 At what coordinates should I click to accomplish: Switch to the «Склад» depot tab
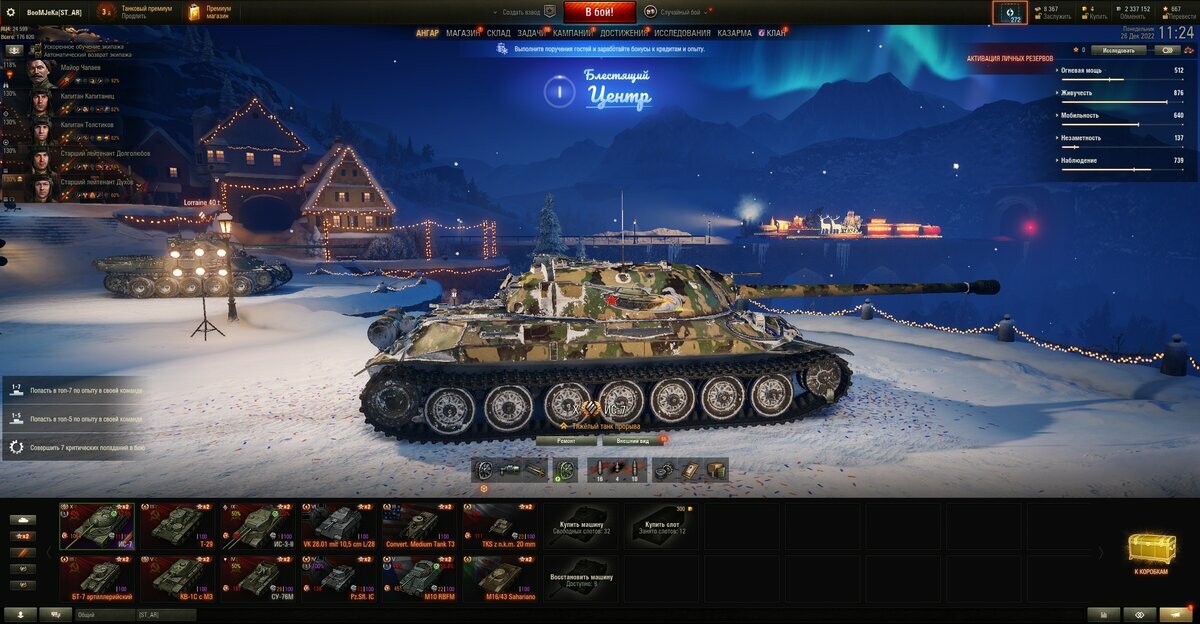pos(498,33)
